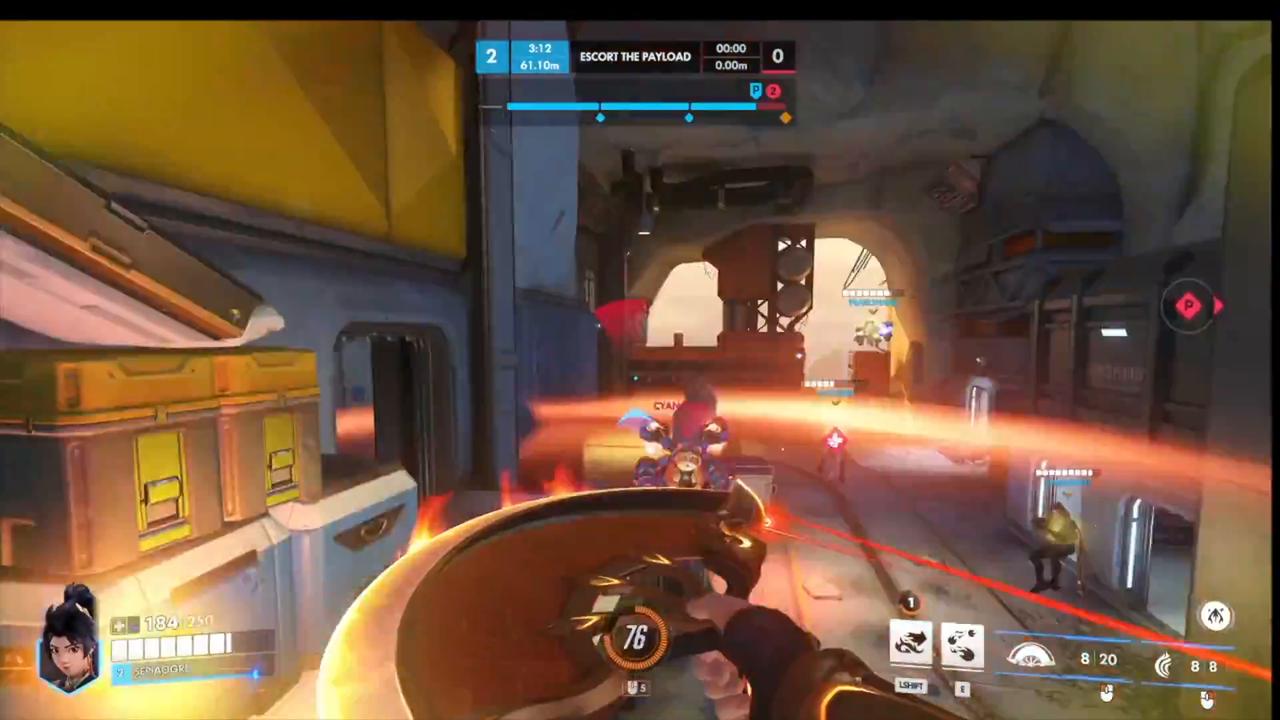
Task: Toggle the red 2 enemy indicator near the objective
Action: coord(773,90)
